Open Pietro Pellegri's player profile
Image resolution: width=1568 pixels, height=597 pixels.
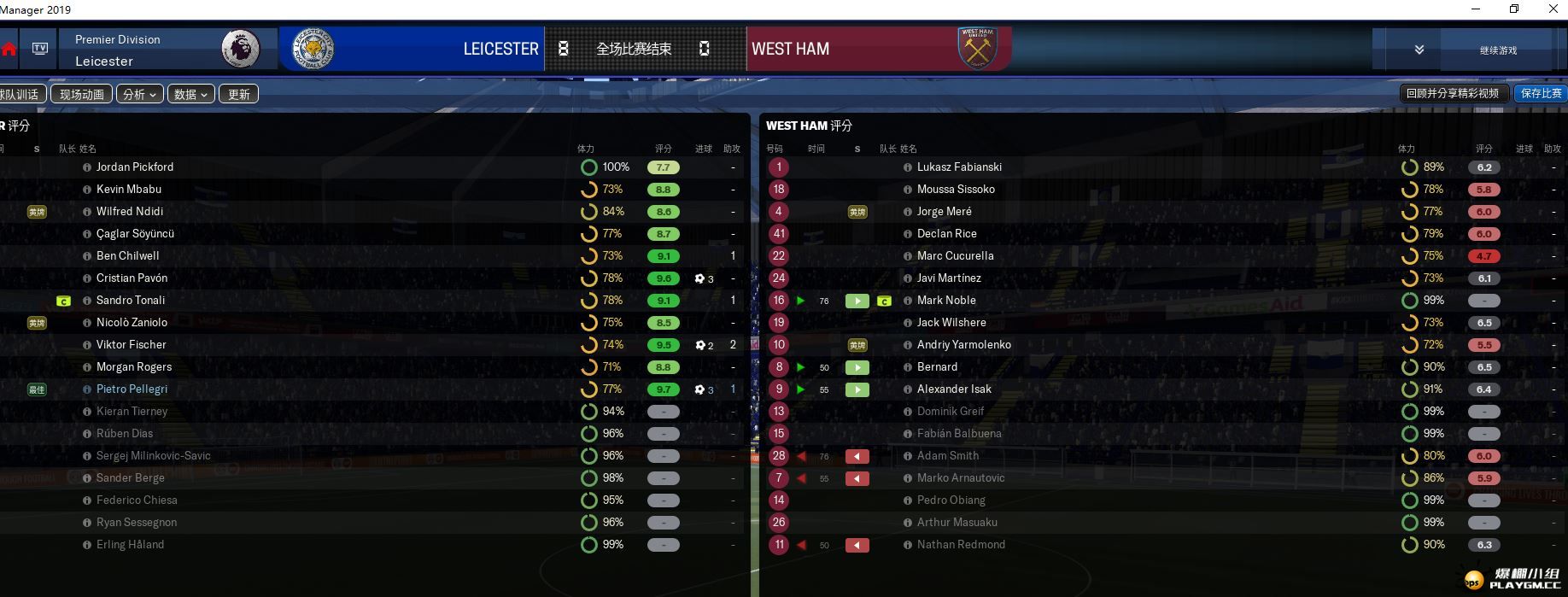point(132,389)
